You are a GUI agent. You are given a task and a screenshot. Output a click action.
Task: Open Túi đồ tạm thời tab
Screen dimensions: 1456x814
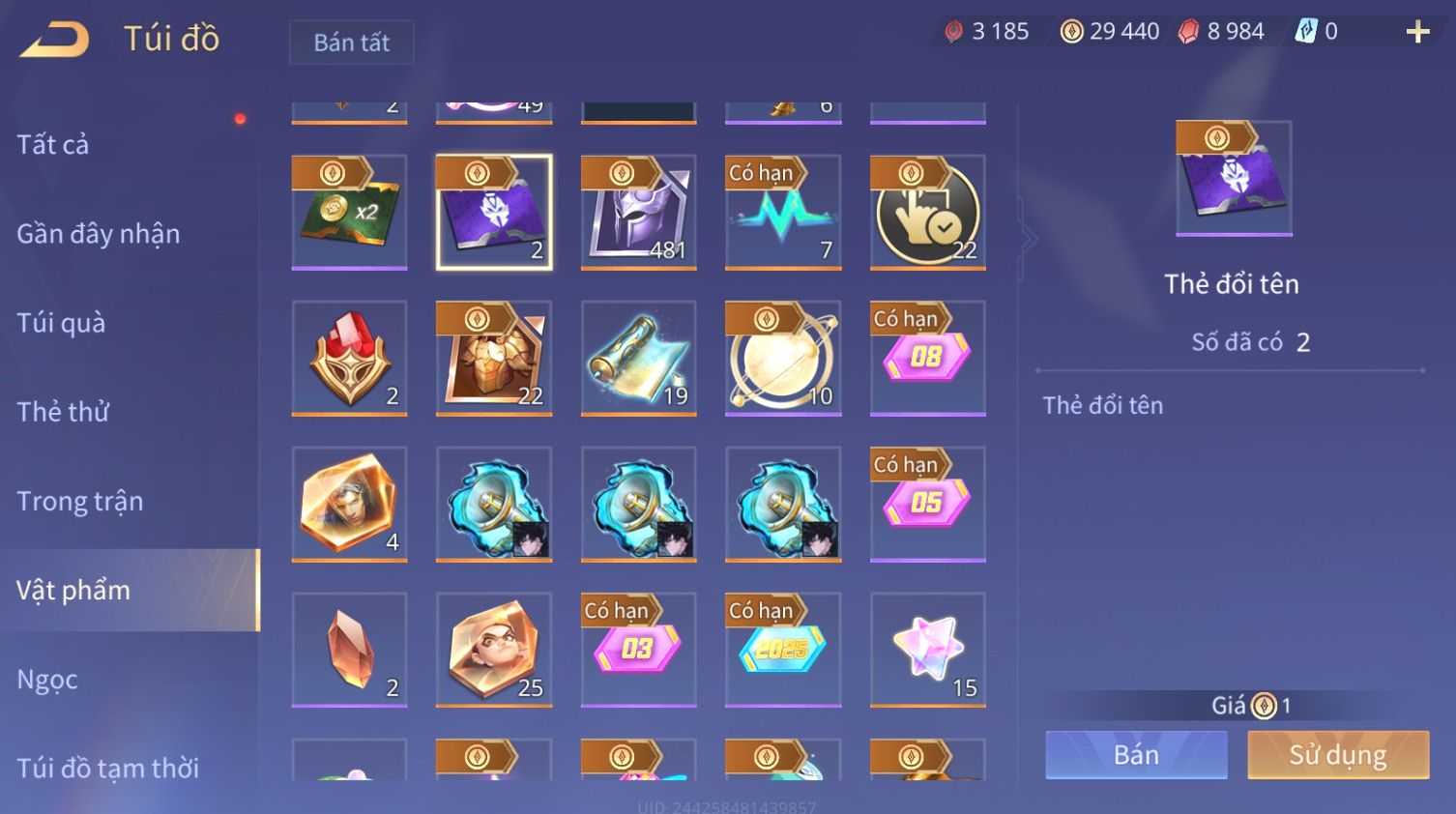tap(107, 768)
